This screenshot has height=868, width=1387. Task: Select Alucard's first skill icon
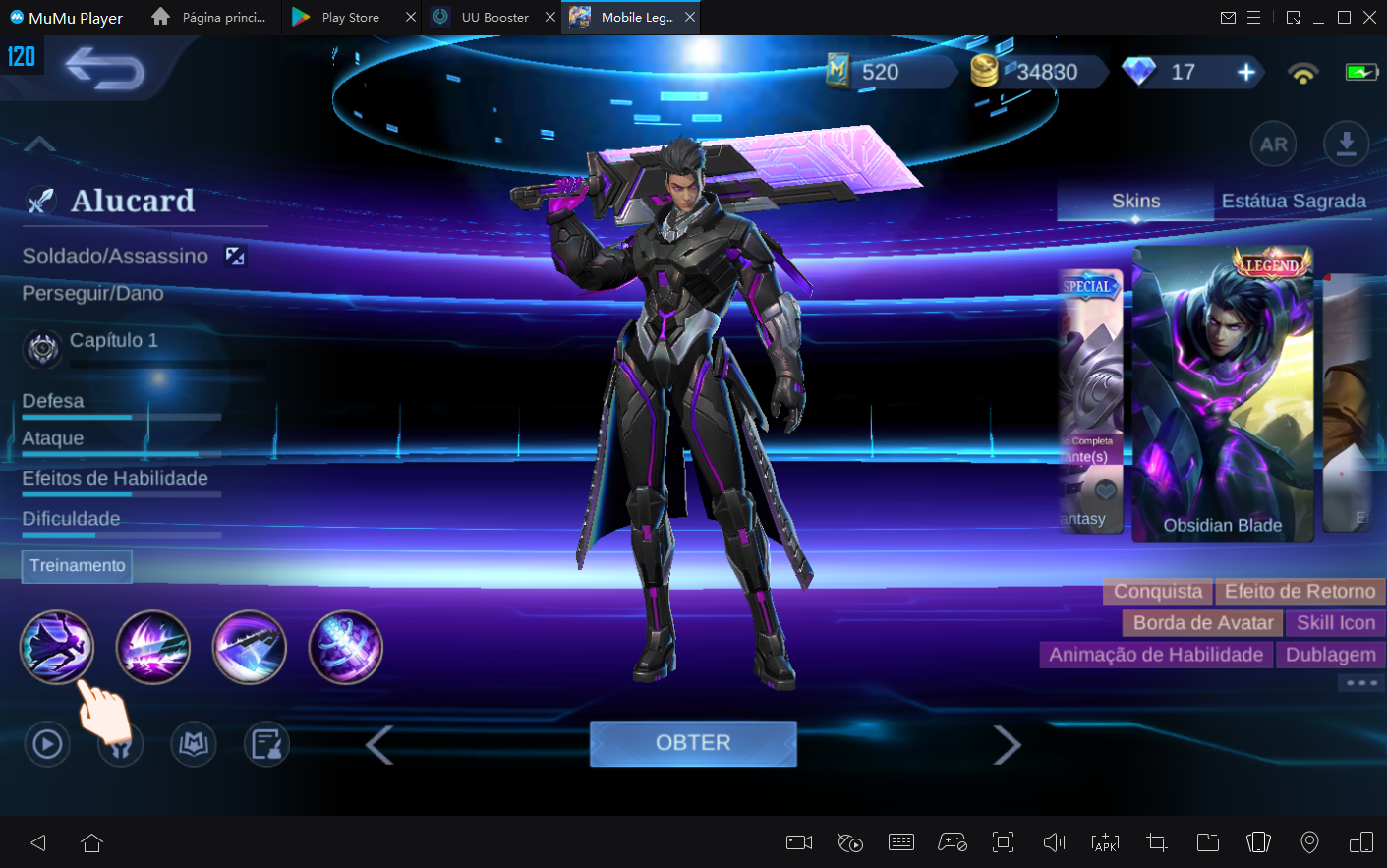pyautogui.click(x=57, y=647)
